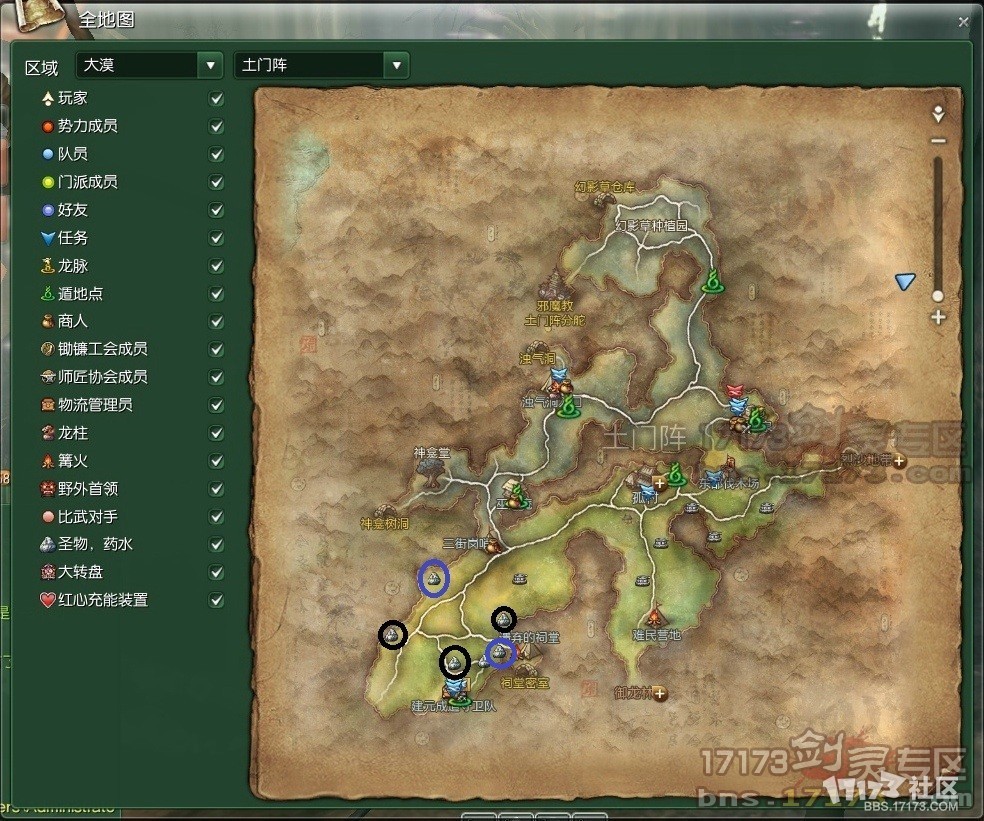Hide 好友 markers on the map
984x821 pixels.
[216, 211]
